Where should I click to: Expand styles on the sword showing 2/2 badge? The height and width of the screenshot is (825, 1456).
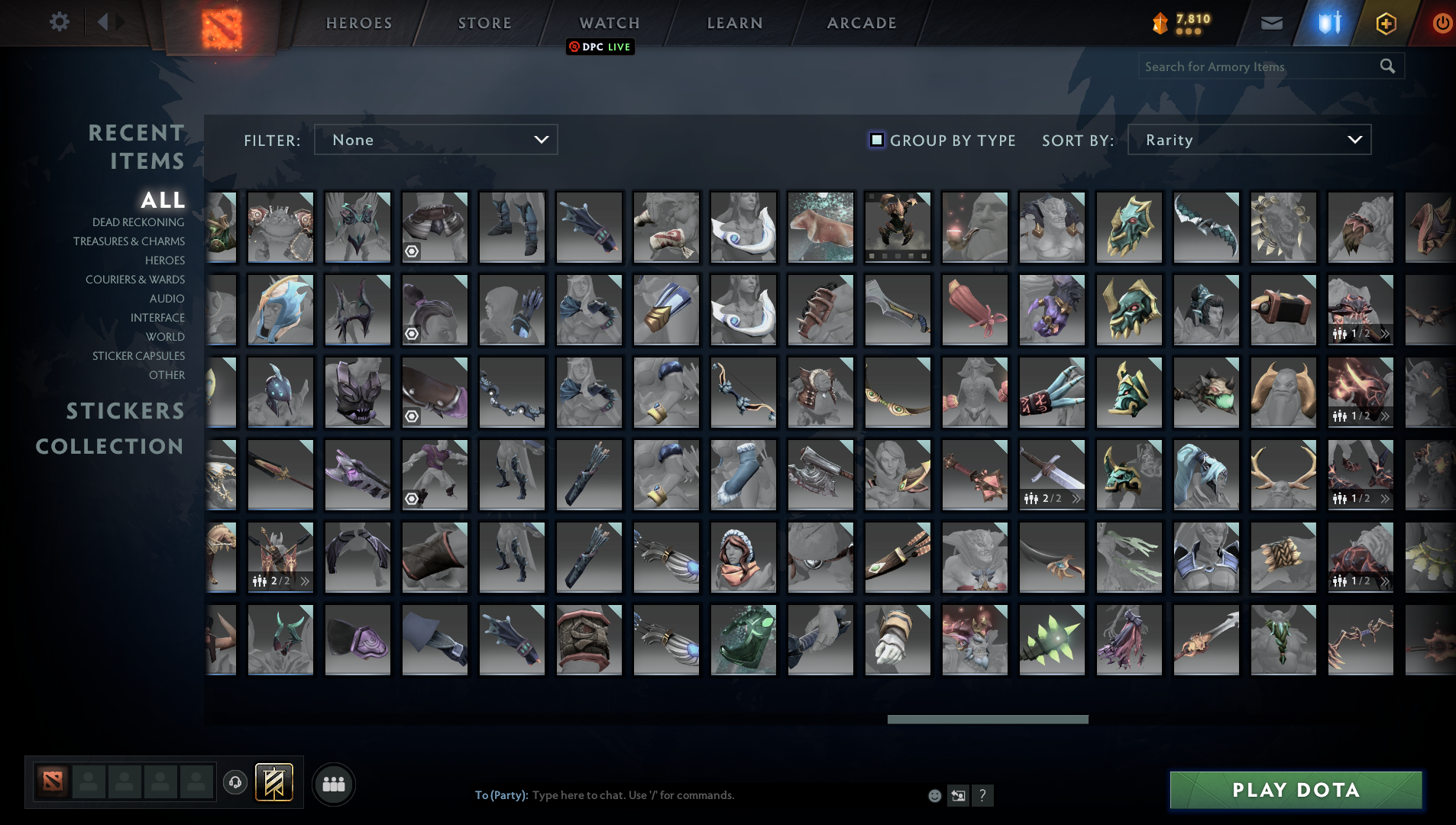click(x=1076, y=498)
